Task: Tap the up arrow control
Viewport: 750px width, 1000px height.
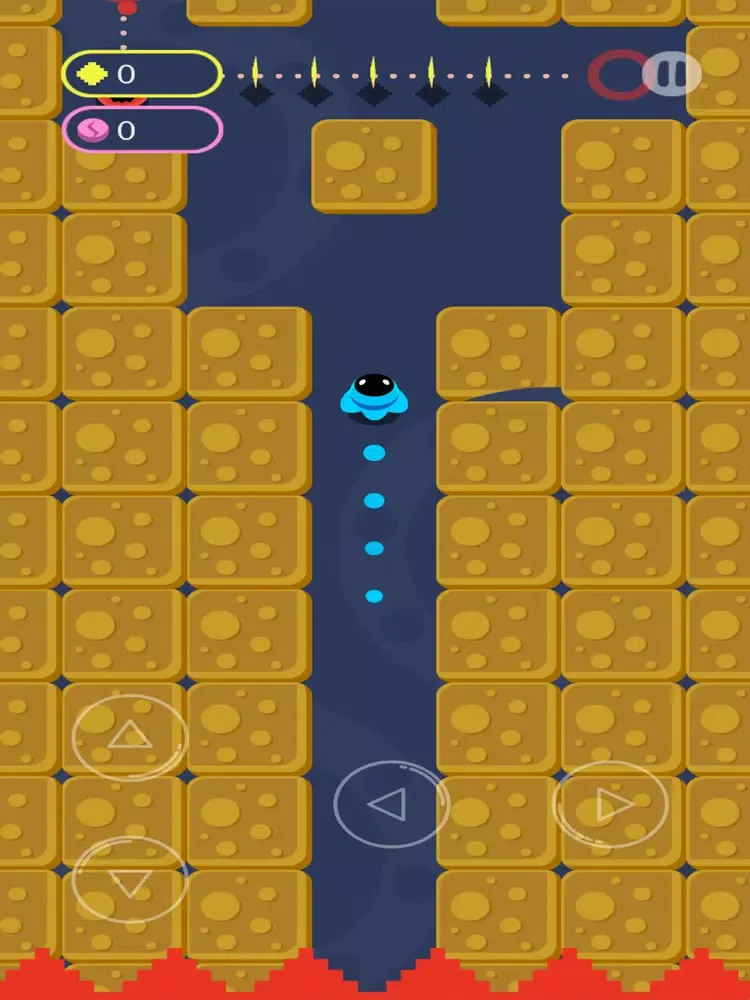Action: pyautogui.click(x=130, y=738)
